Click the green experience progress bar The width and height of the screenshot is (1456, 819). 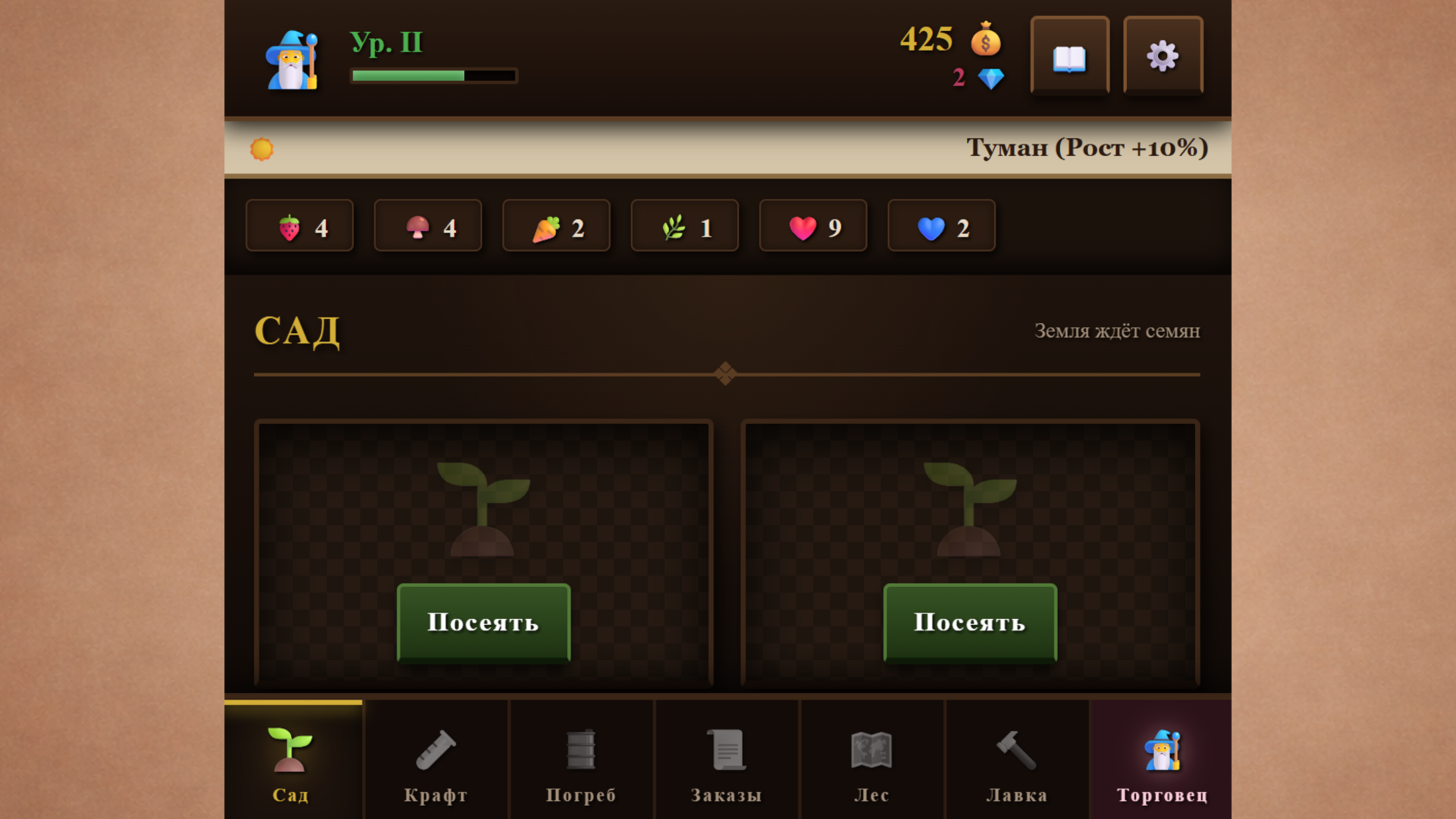(x=432, y=76)
